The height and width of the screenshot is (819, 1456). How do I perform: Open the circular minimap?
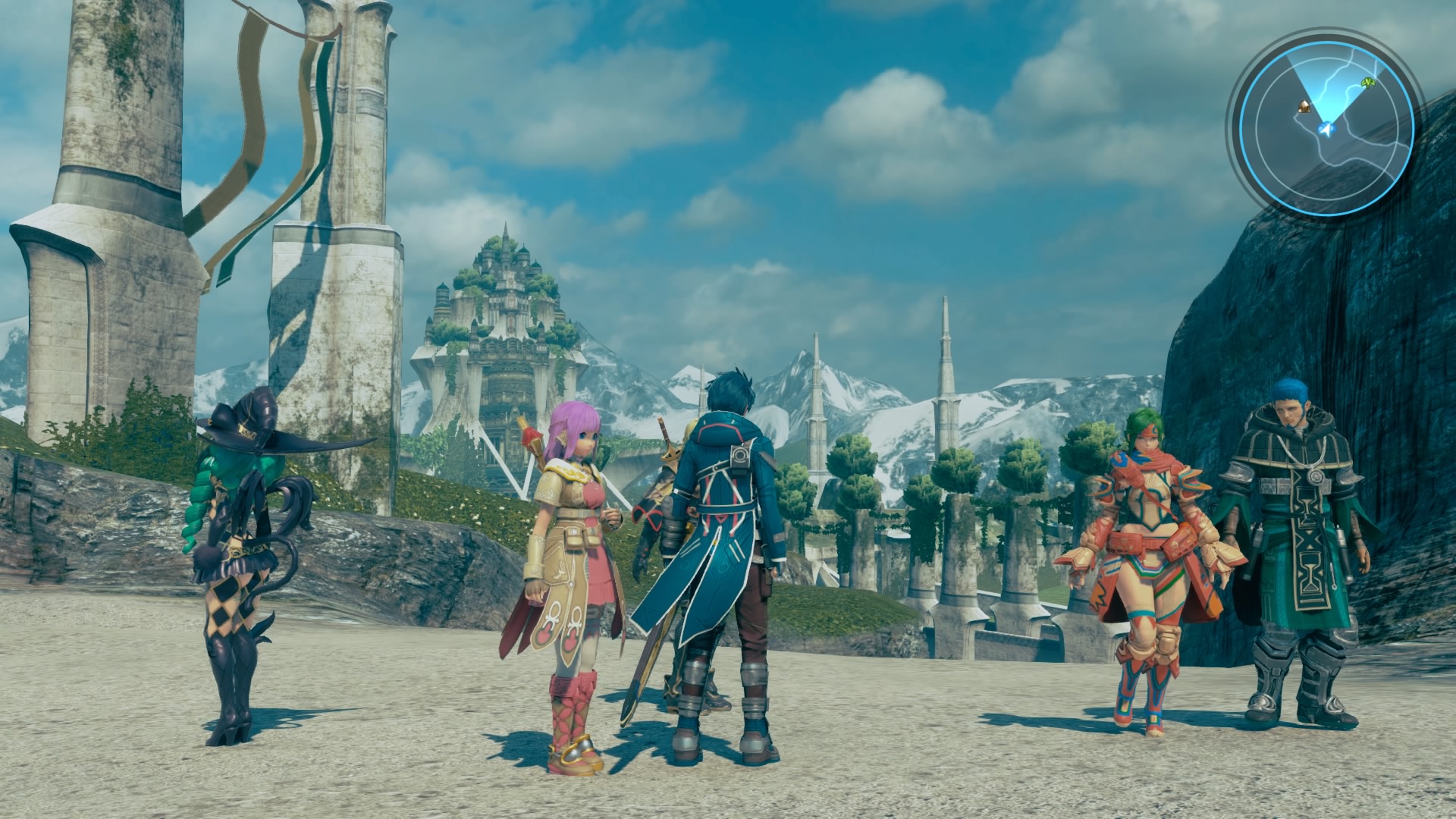(1326, 124)
